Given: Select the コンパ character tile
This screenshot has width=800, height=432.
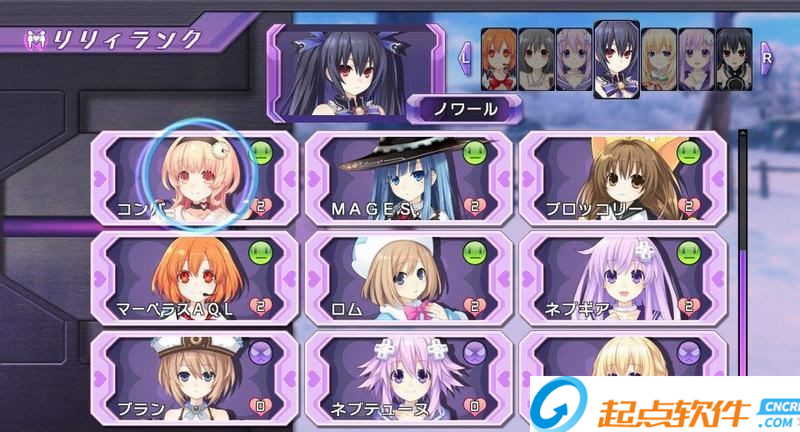Looking at the screenshot, I should click(x=194, y=180).
